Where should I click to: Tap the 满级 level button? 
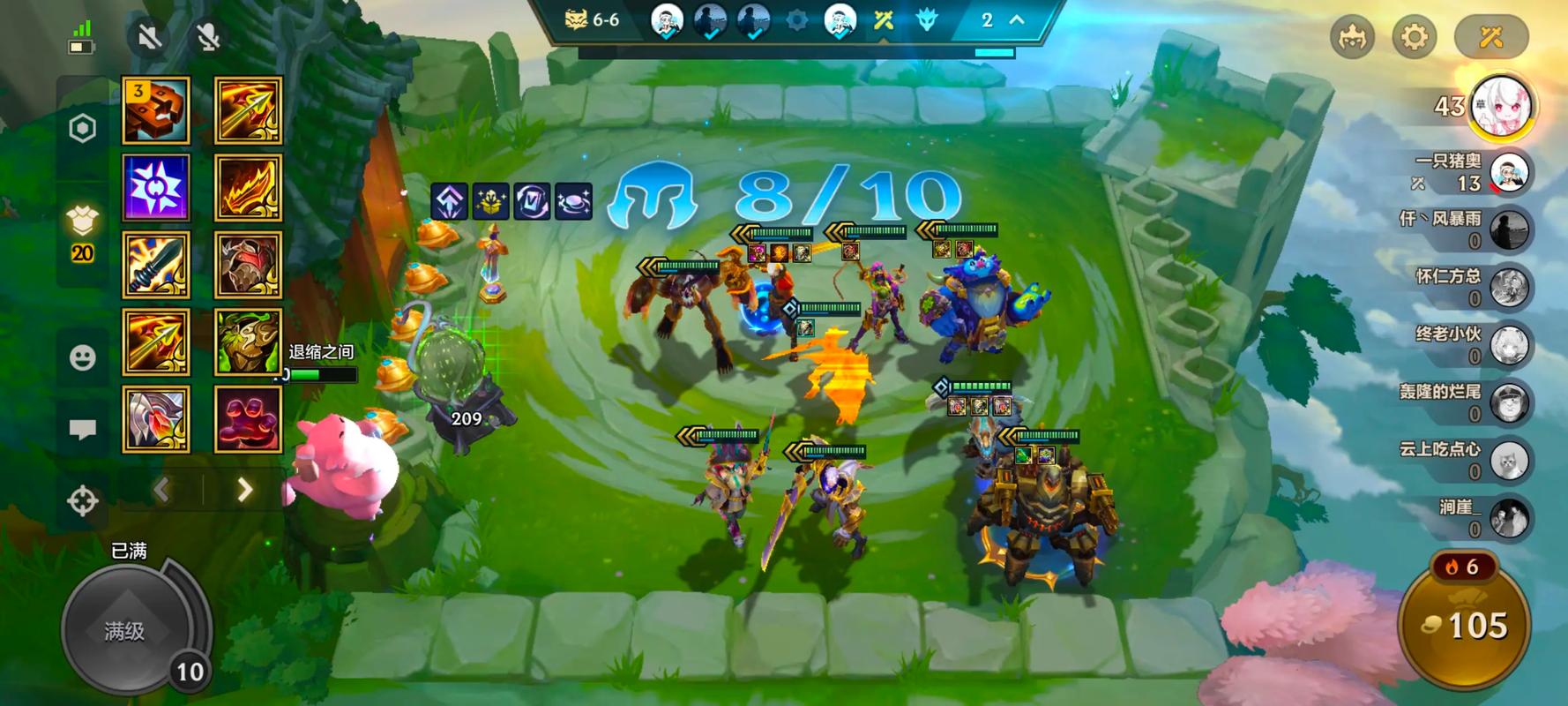[125, 630]
